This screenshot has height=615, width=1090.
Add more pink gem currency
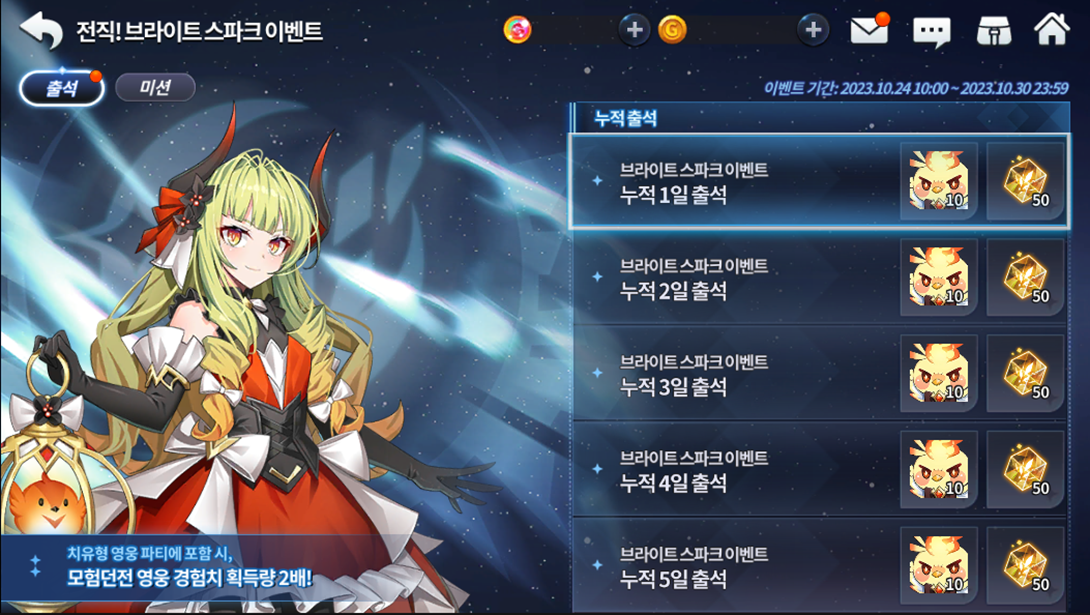(634, 30)
